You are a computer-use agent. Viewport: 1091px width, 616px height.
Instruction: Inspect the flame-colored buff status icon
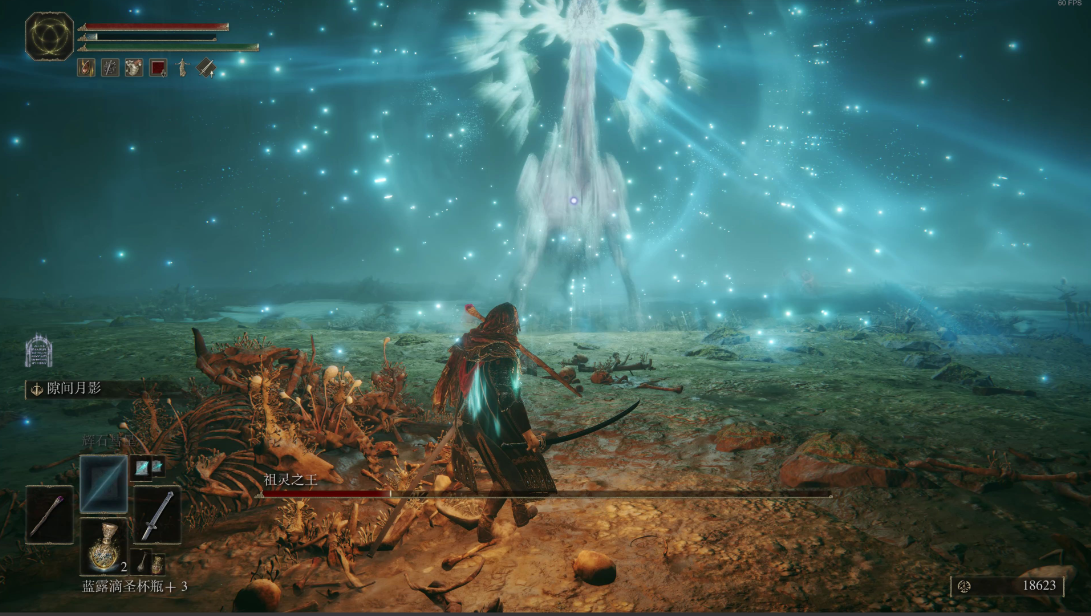tap(87, 68)
